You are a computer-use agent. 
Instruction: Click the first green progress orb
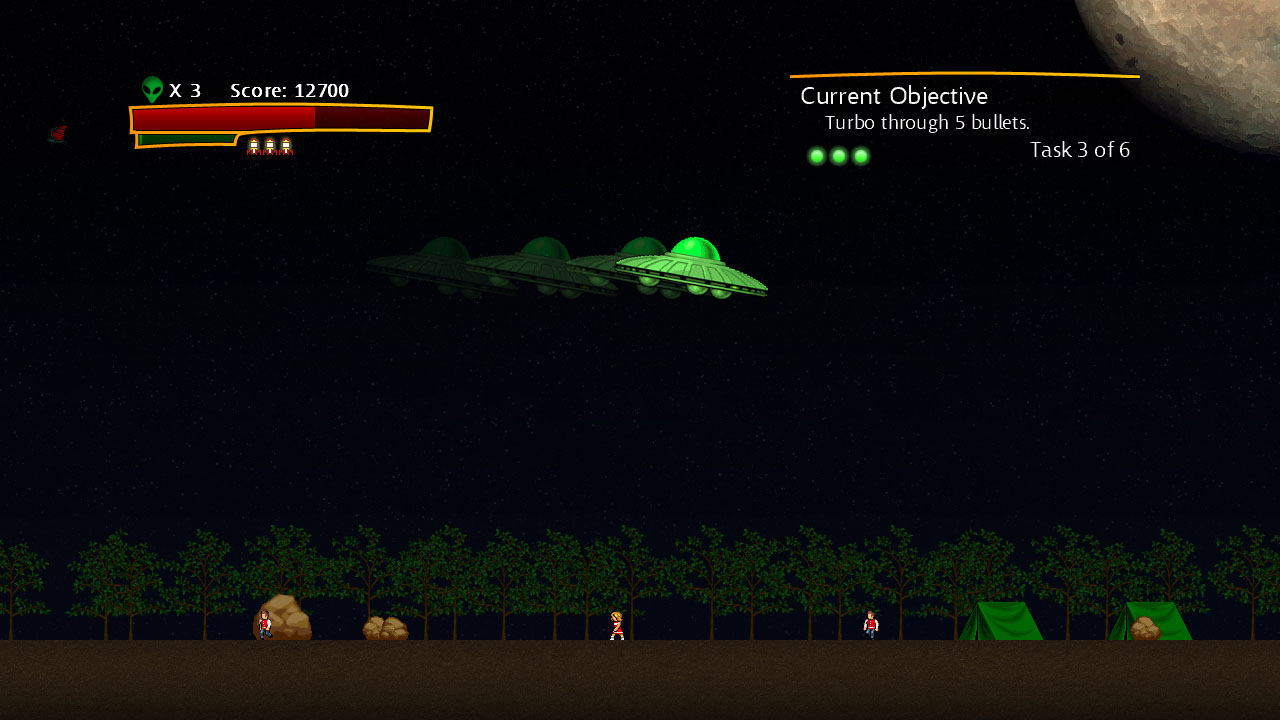click(816, 156)
